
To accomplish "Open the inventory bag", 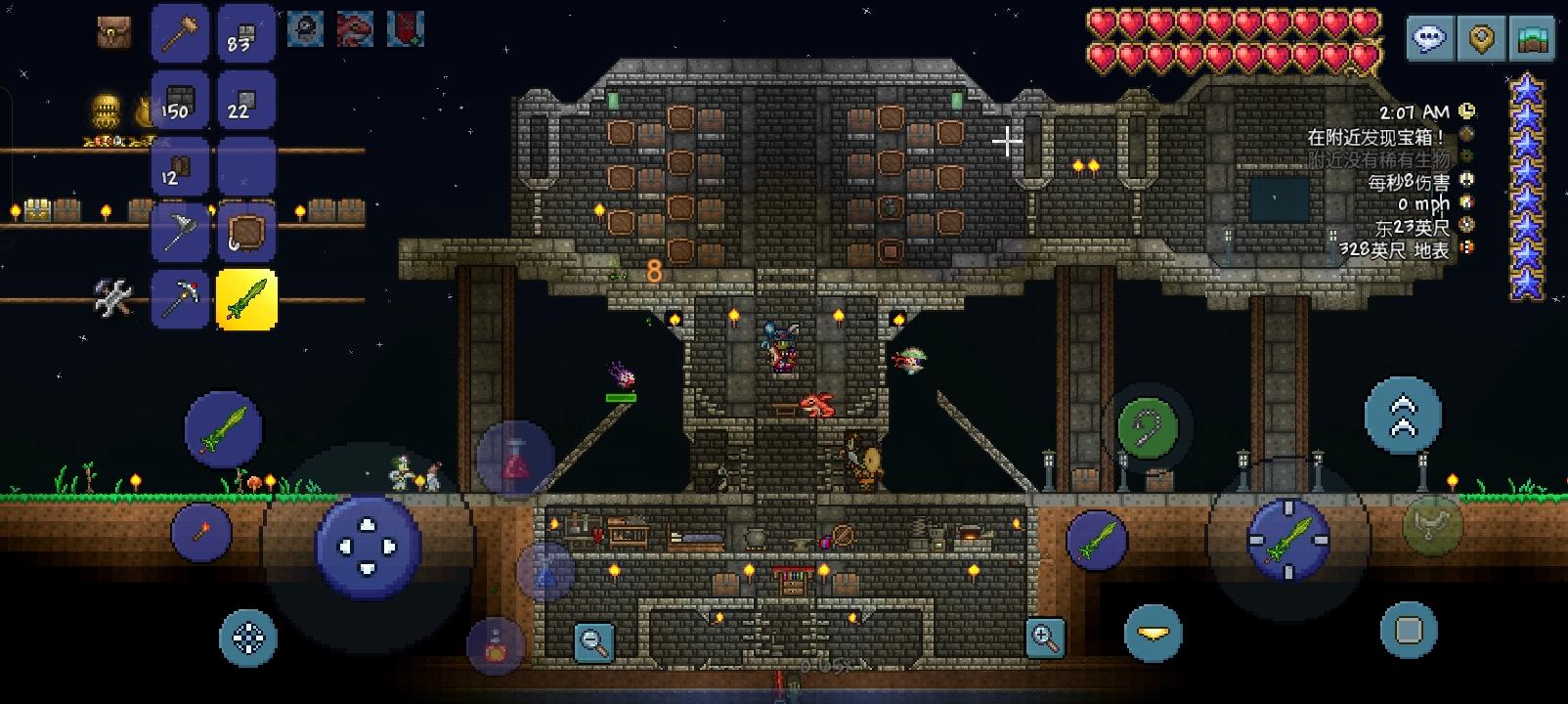I will [x=114, y=32].
